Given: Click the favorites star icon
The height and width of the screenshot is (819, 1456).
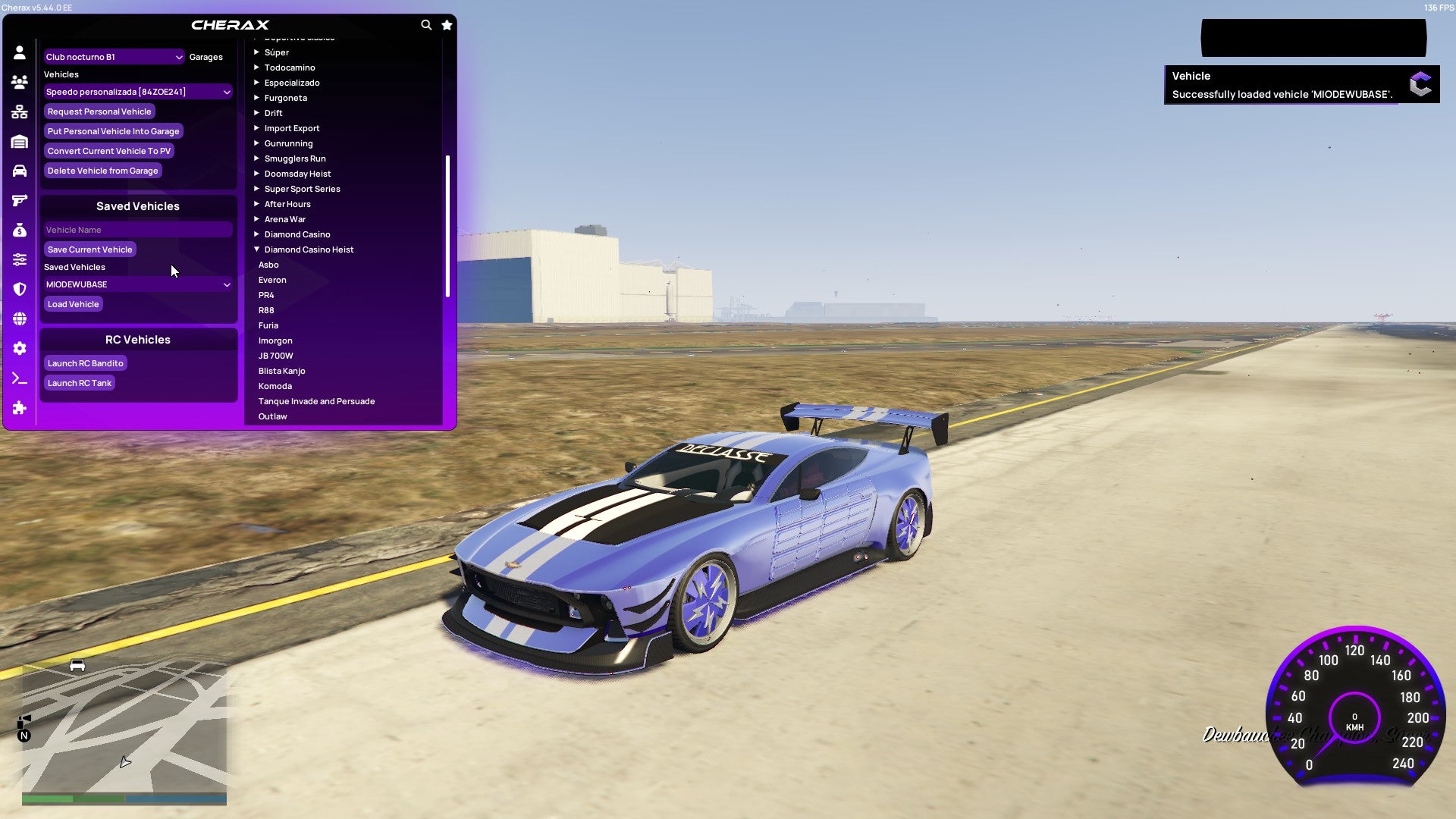Looking at the screenshot, I should (x=447, y=24).
